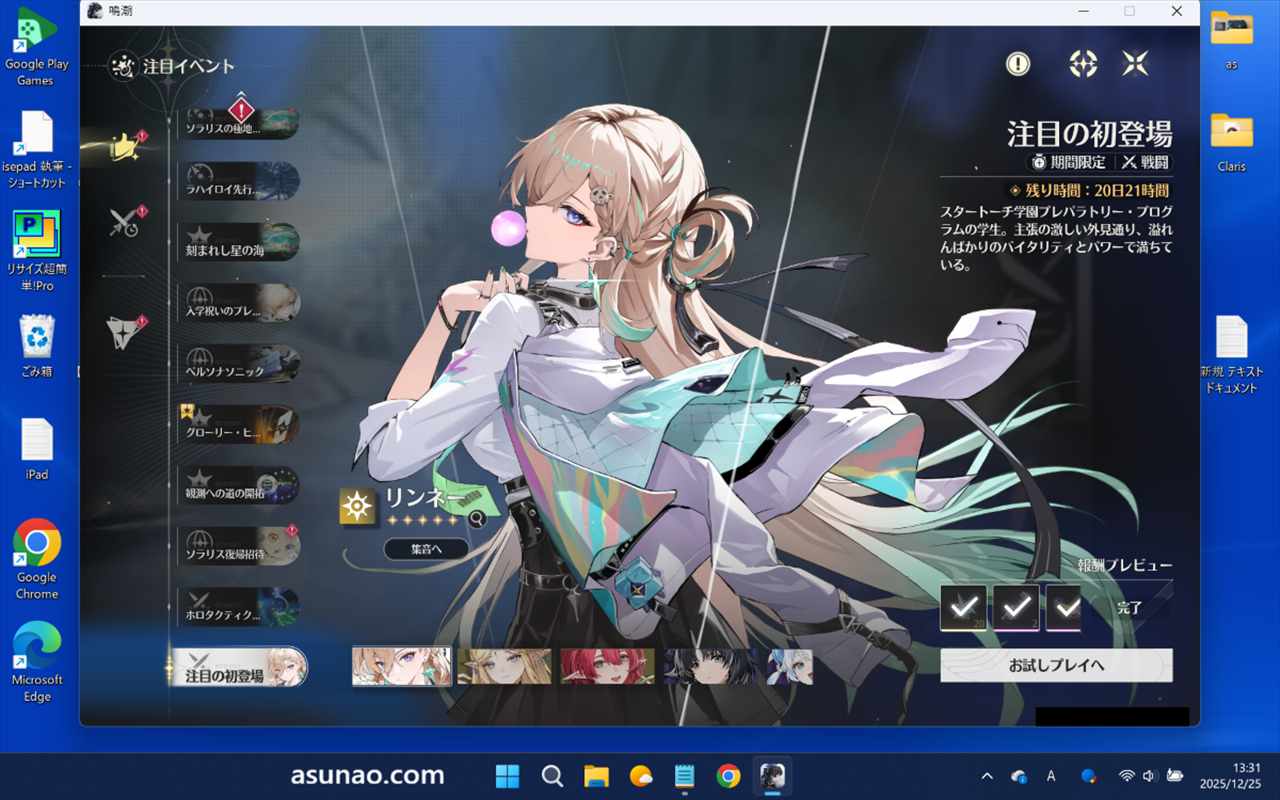Start the trial with お試しプレイへ

(1056, 665)
